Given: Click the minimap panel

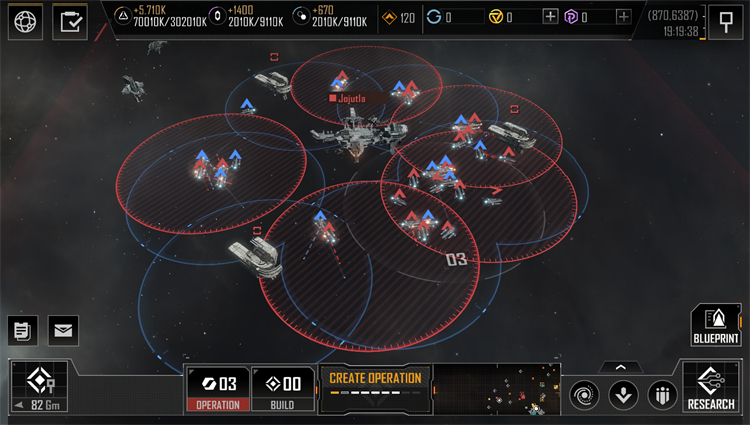Looking at the screenshot, I should point(496,389).
